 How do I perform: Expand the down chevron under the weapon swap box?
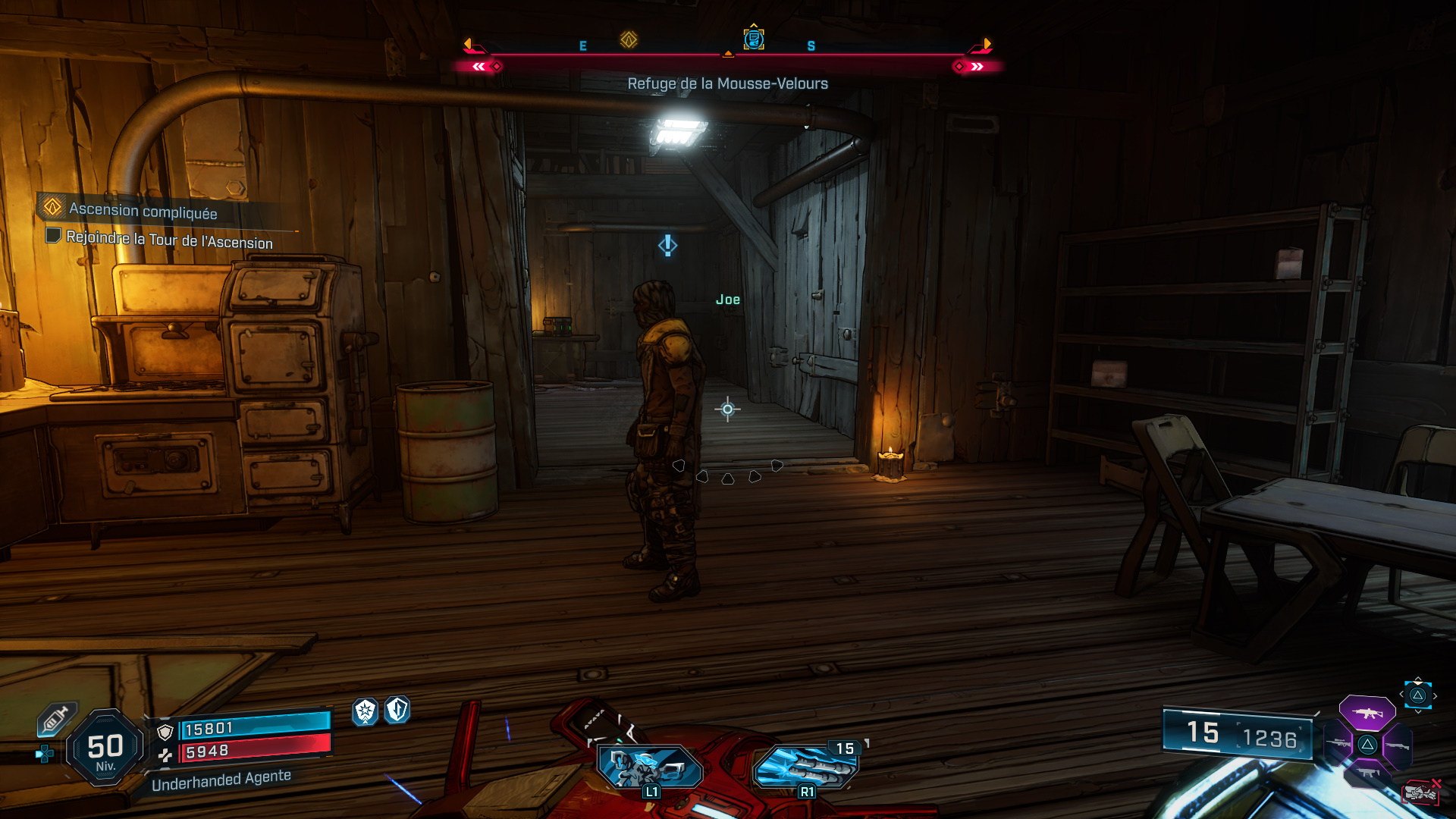(1418, 712)
